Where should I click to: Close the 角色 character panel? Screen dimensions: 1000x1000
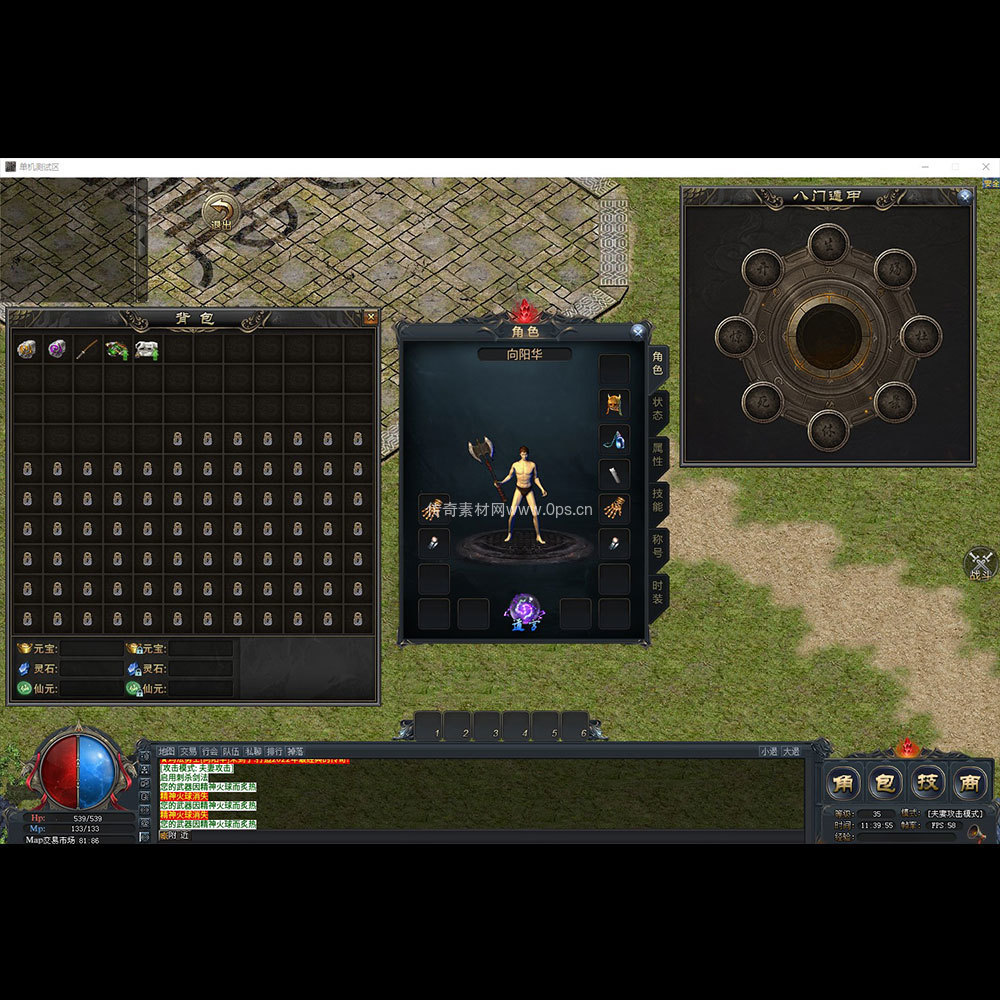(637, 331)
